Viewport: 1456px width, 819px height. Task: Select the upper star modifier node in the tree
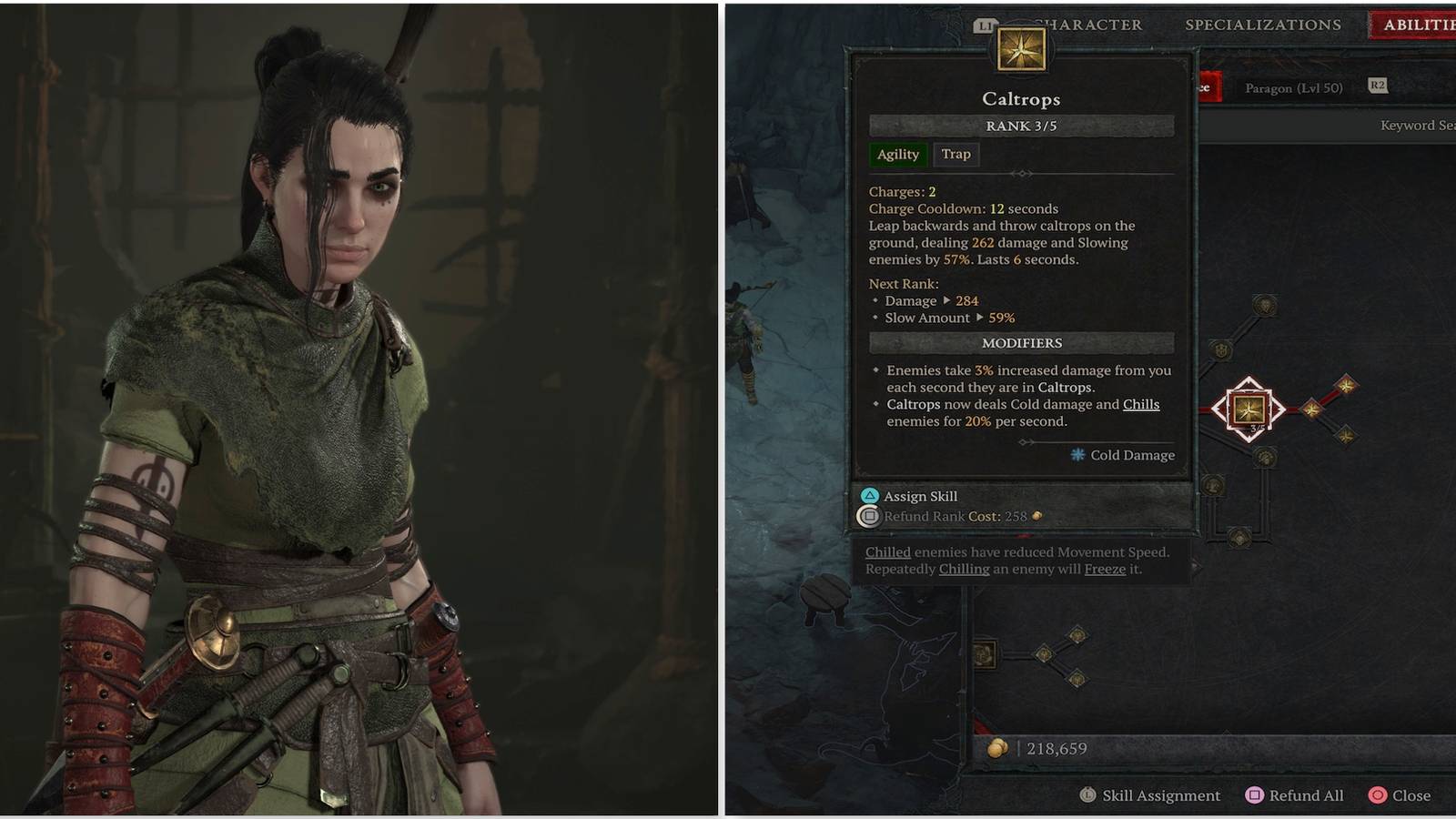(x=1347, y=386)
